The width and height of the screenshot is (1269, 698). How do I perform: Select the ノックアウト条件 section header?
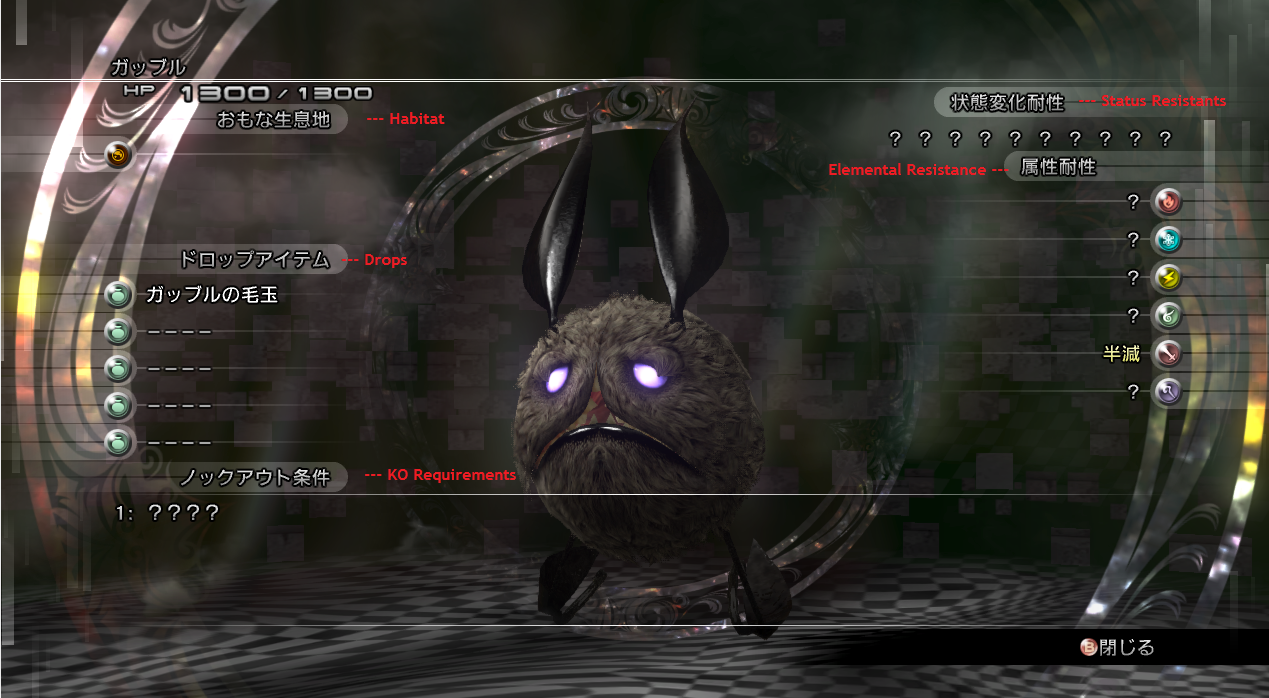point(254,477)
